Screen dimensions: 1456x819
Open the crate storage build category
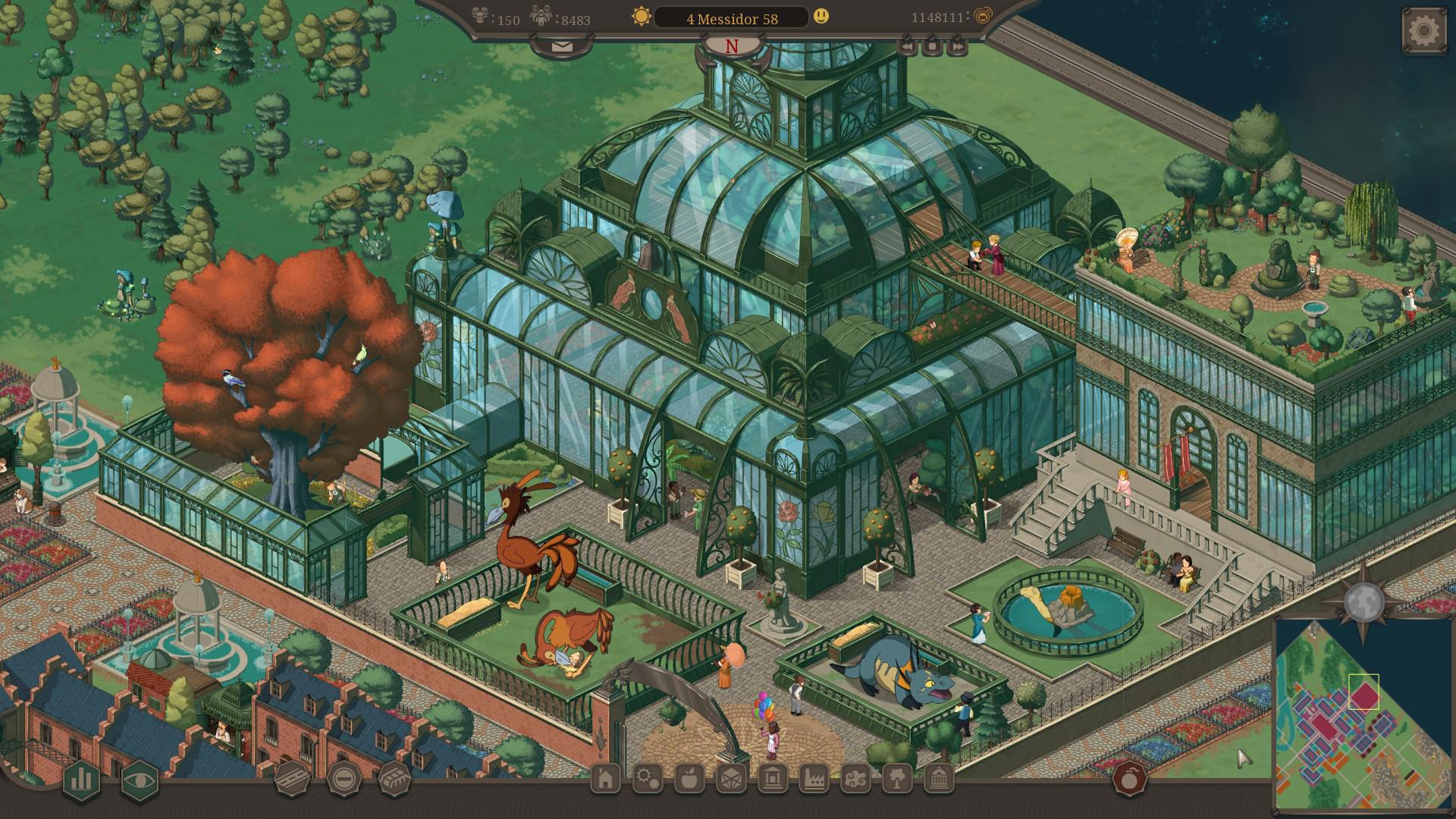(x=732, y=778)
